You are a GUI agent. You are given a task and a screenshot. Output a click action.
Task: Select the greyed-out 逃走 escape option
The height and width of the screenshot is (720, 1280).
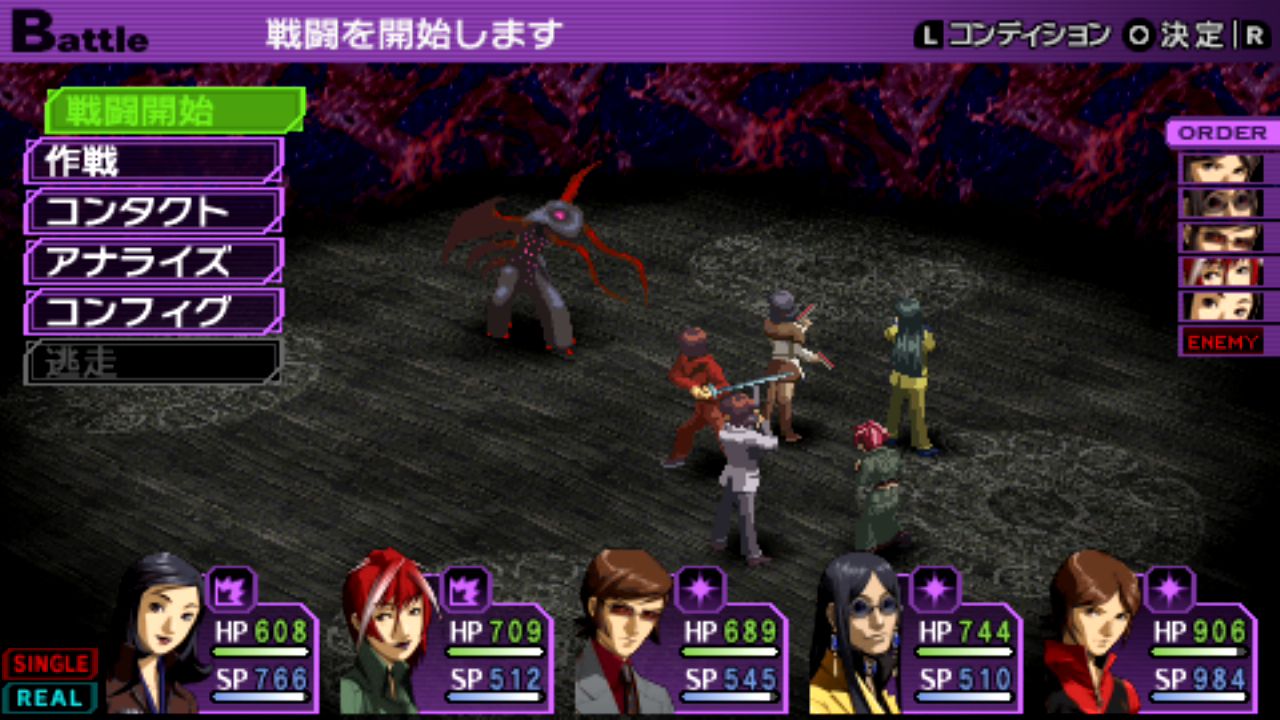(153, 362)
